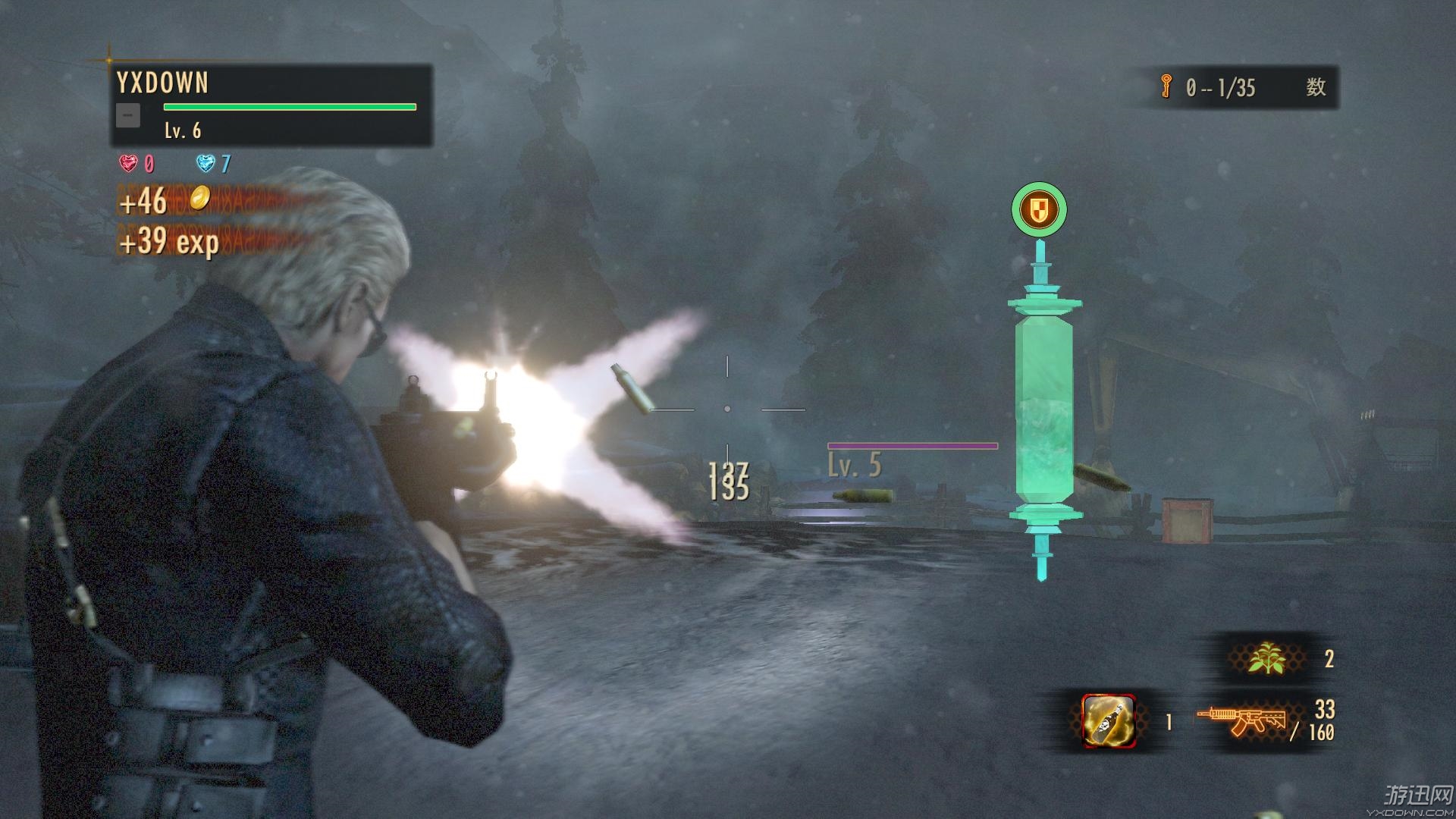The height and width of the screenshot is (819, 1456).
Task: Click the red heart gem icon
Action: [x=129, y=163]
